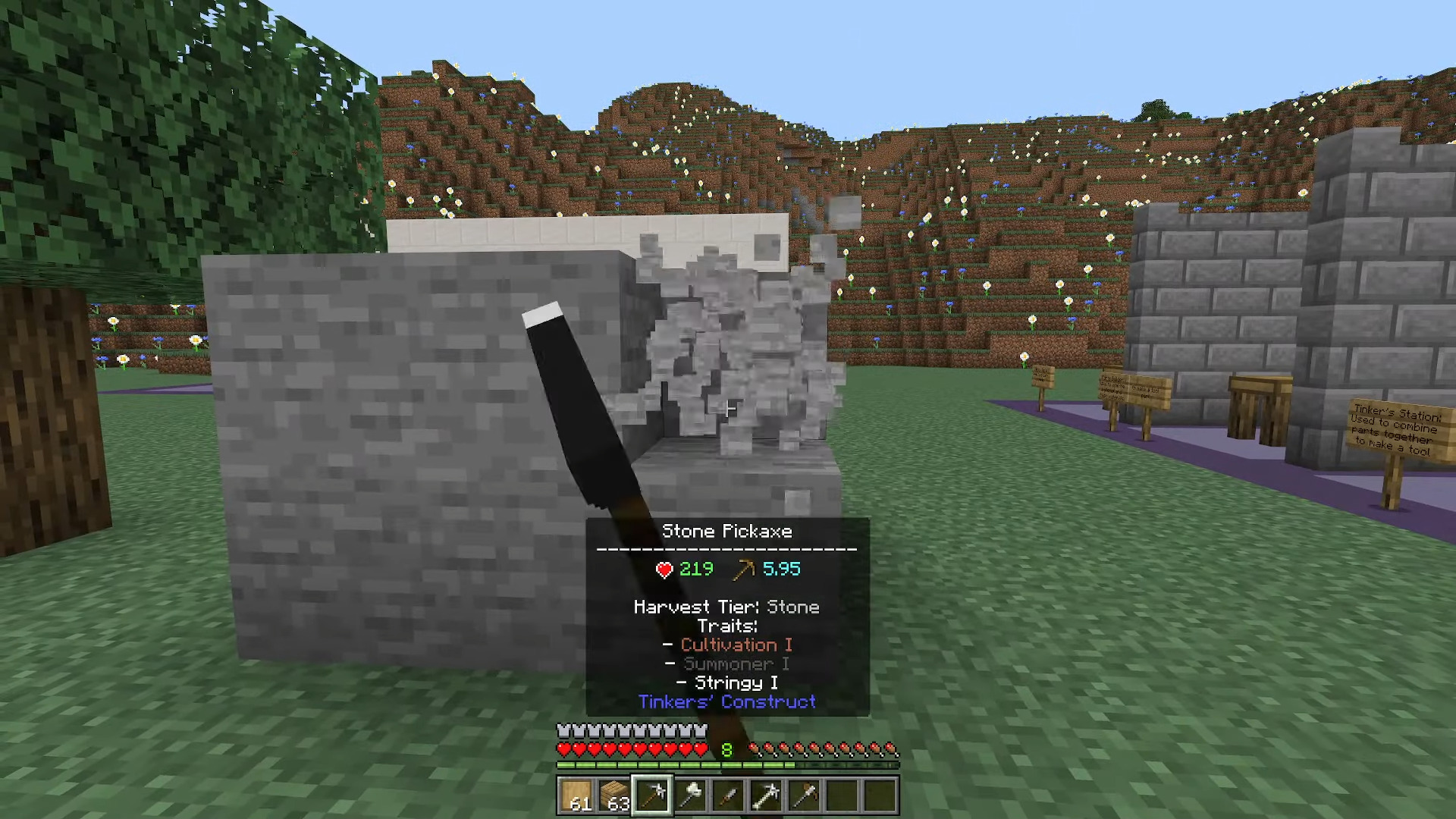
Task: Select the wooden planks stack of 63
Action: (x=614, y=795)
